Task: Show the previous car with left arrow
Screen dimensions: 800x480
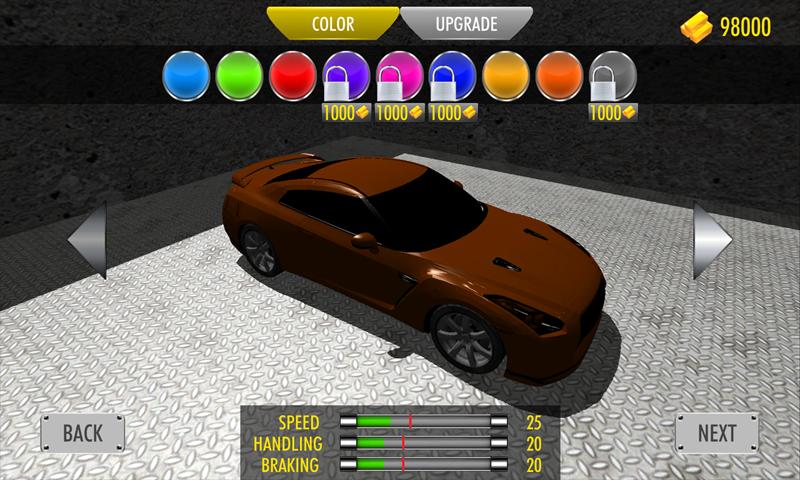Action: point(88,240)
